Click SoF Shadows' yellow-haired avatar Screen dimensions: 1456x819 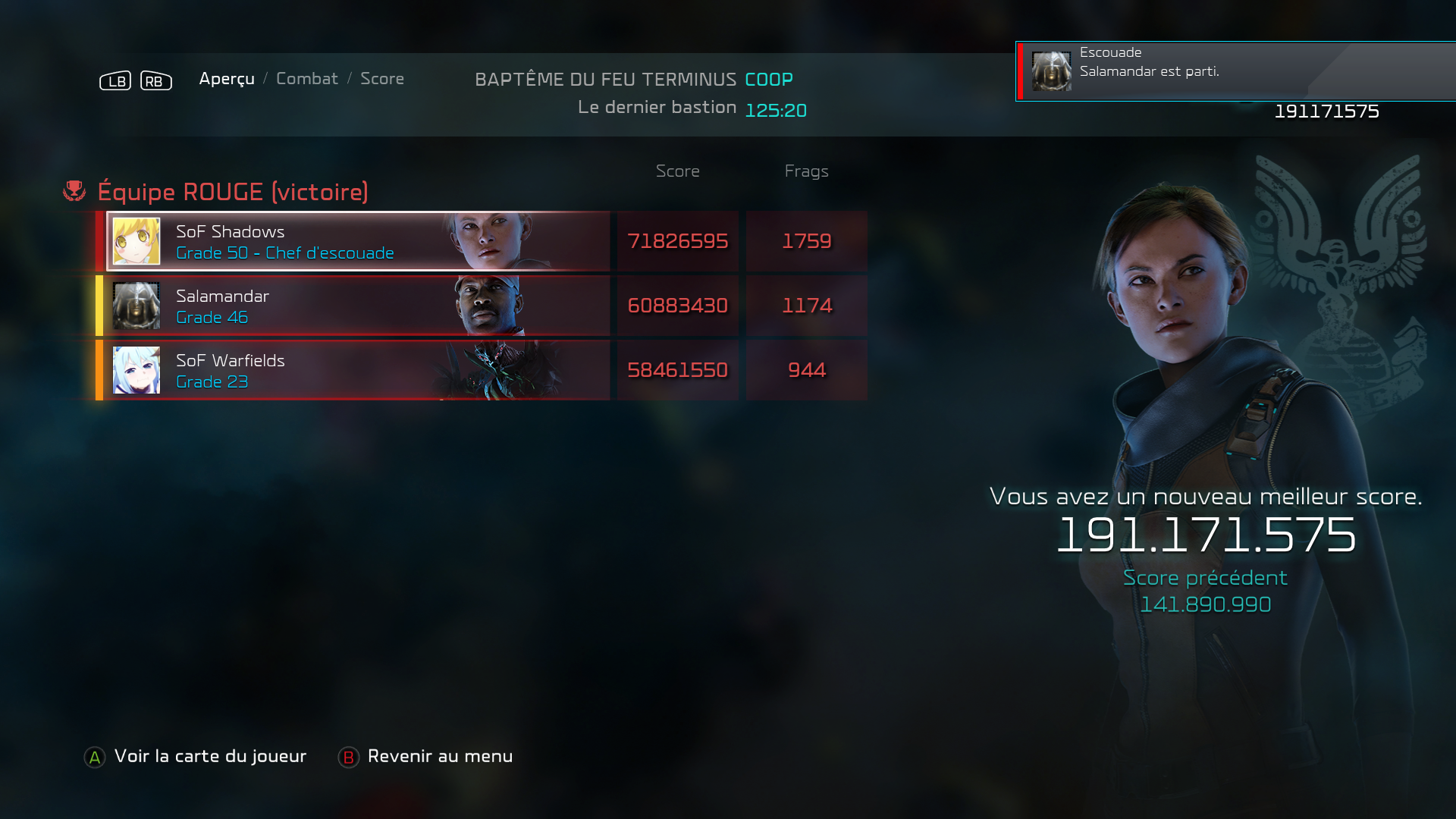pos(136,241)
